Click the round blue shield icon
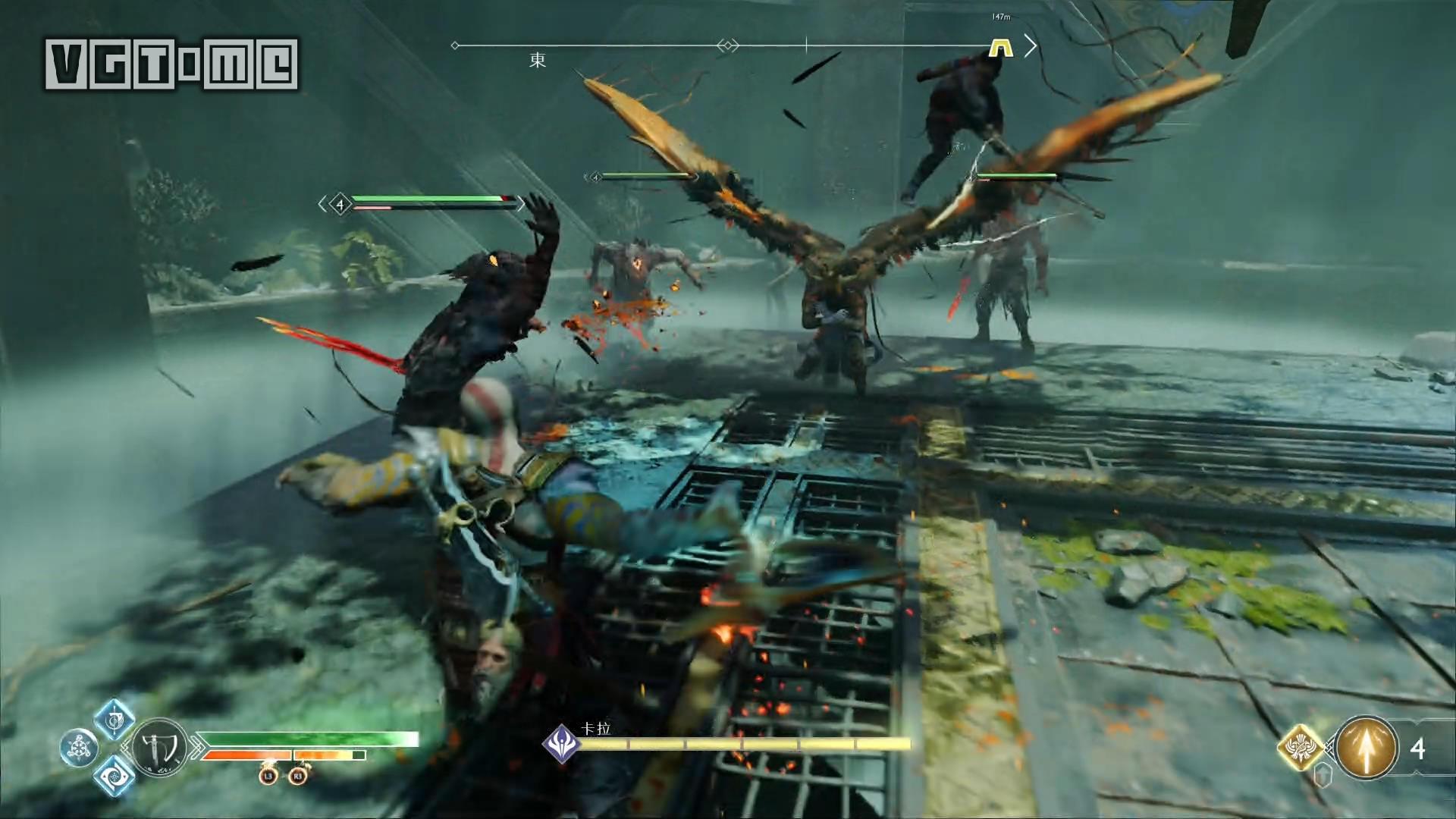Image resolution: width=1456 pixels, height=819 pixels. tap(78, 748)
